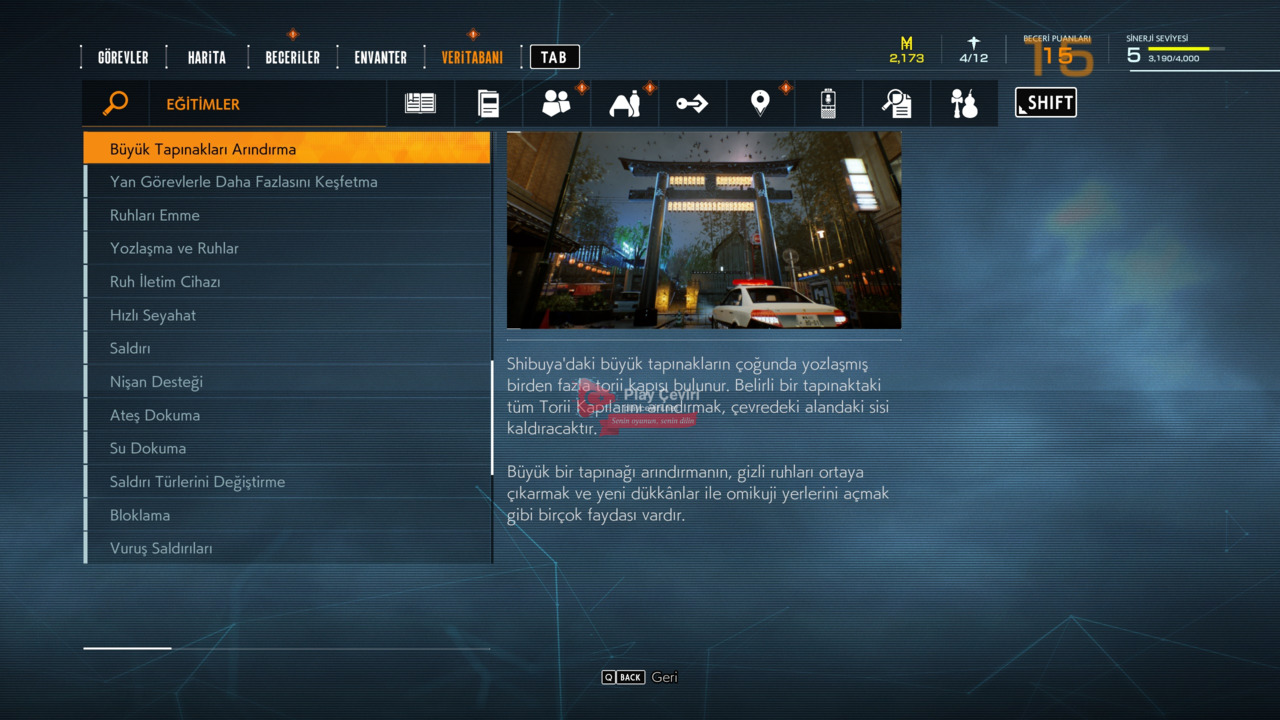1280x720 pixels.
Task: Select Büyük Tapınakları Arındırma entry
Action: [287, 149]
